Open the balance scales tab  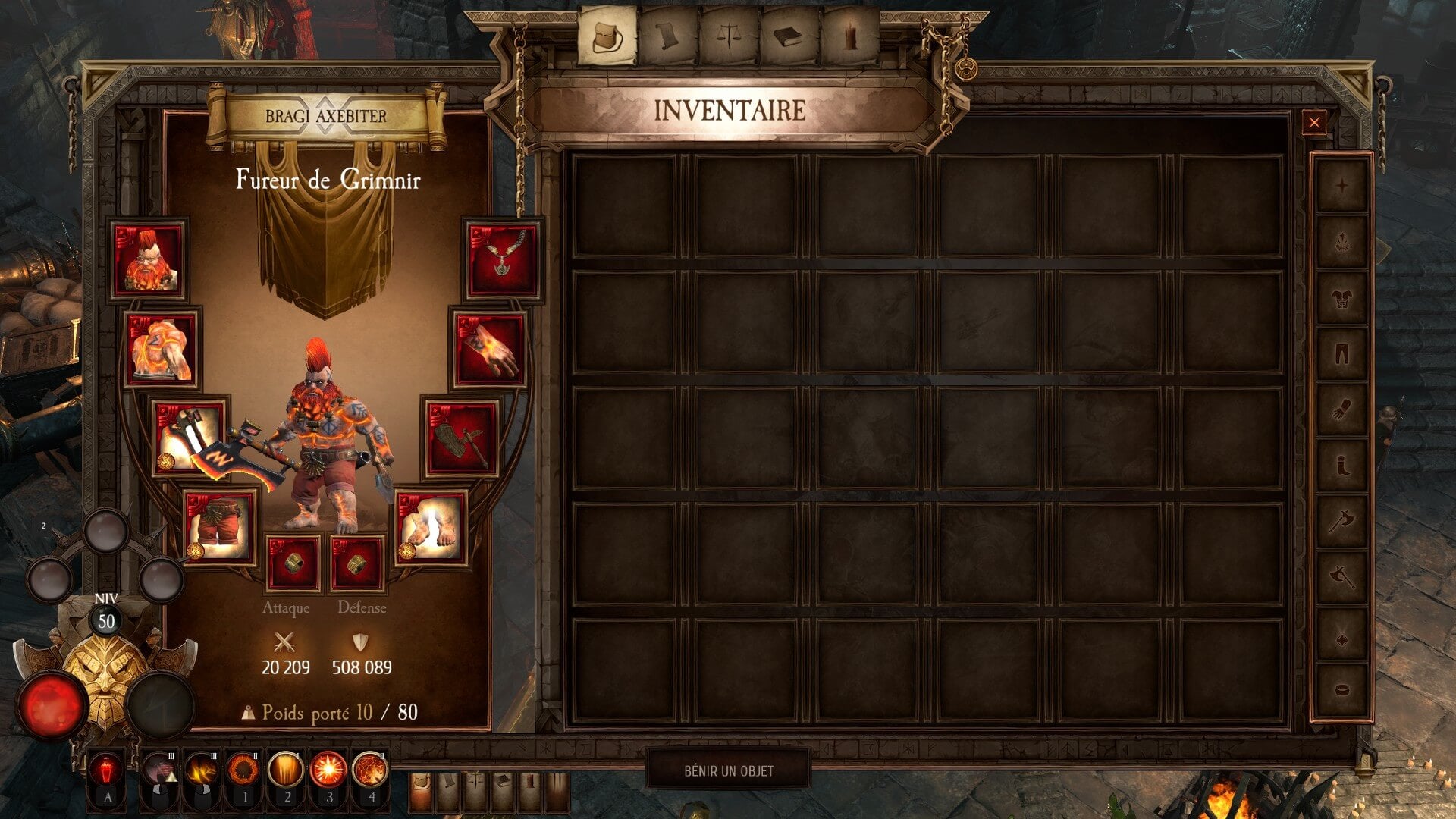[729, 35]
